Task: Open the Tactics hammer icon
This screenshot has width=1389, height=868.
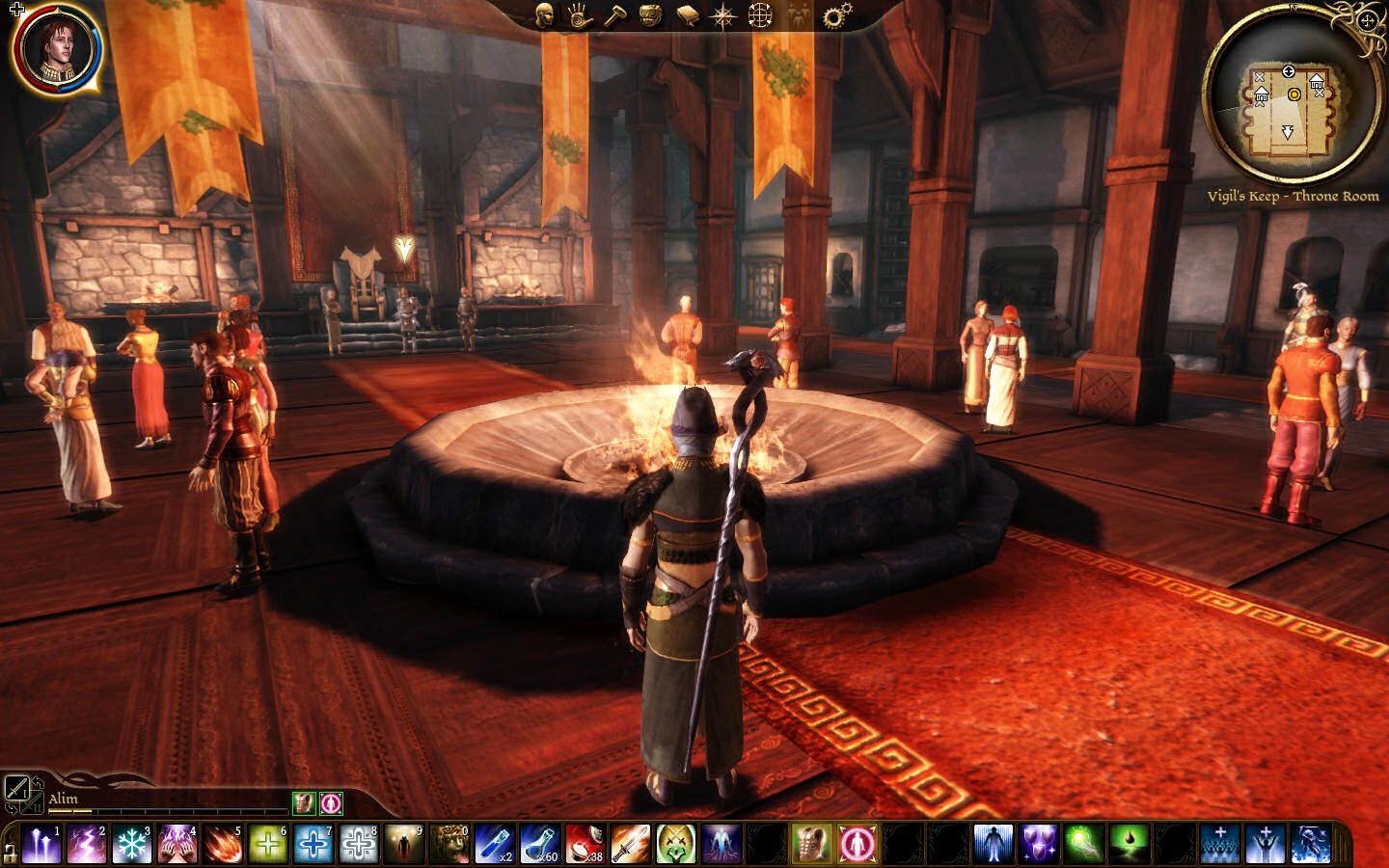Action: [617, 14]
